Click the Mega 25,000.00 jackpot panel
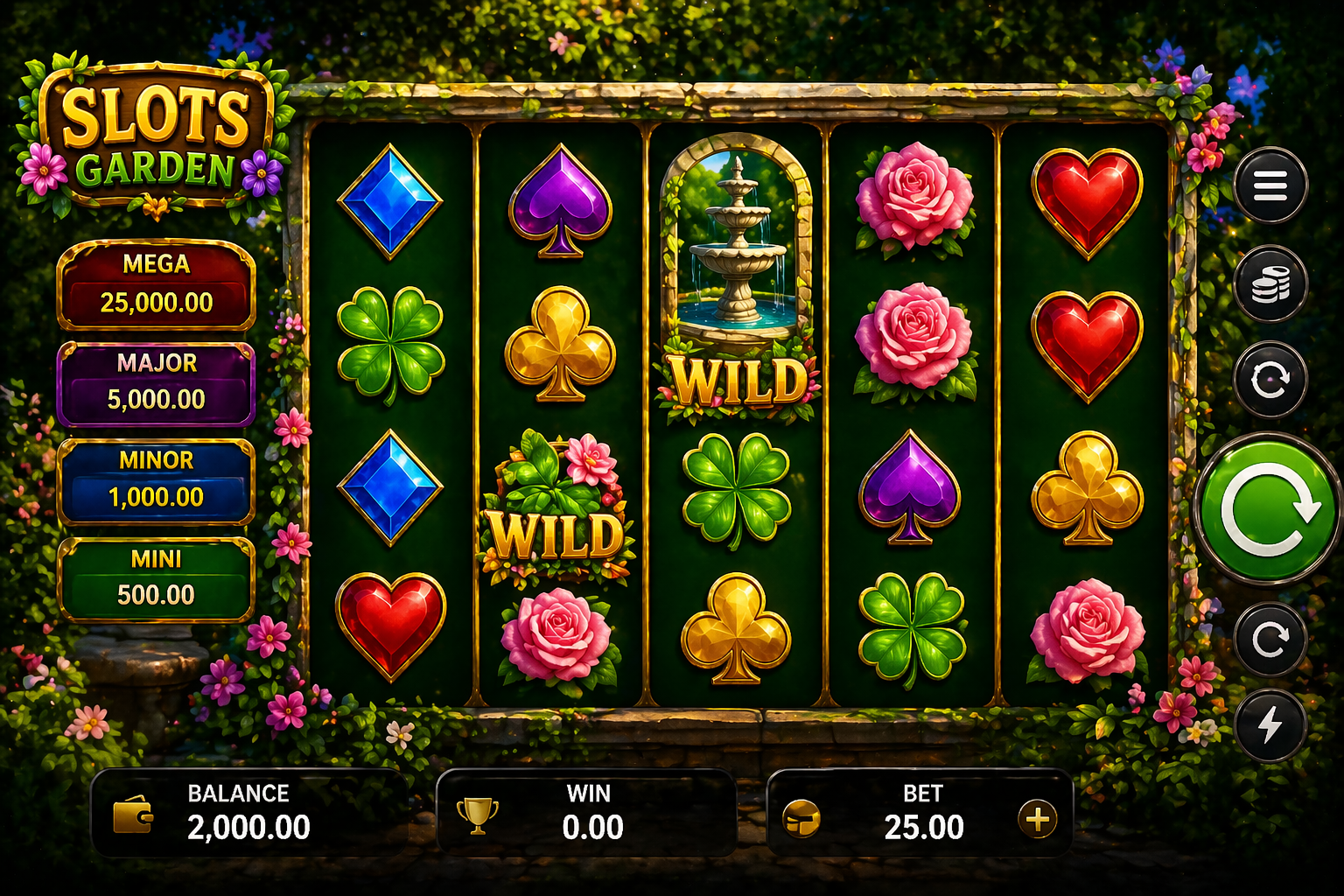1344x896 pixels. 156,284
